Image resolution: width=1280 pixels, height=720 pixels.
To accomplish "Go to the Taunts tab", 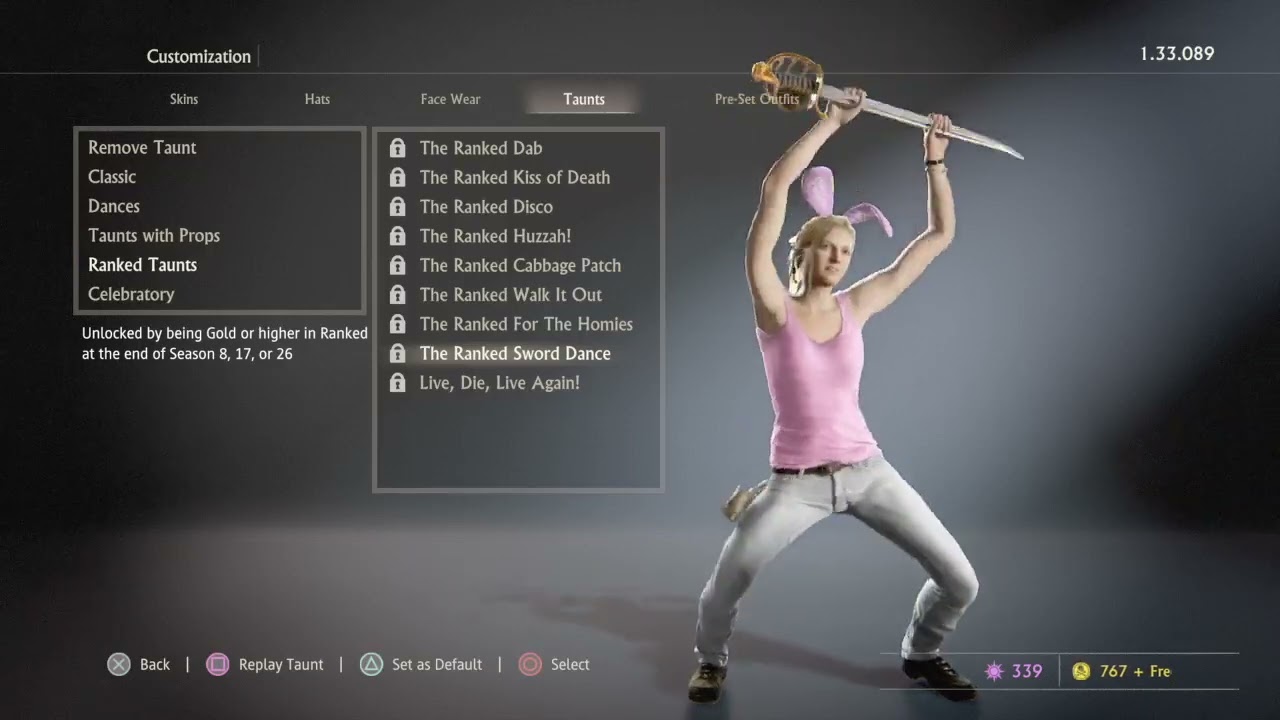I will point(584,99).
